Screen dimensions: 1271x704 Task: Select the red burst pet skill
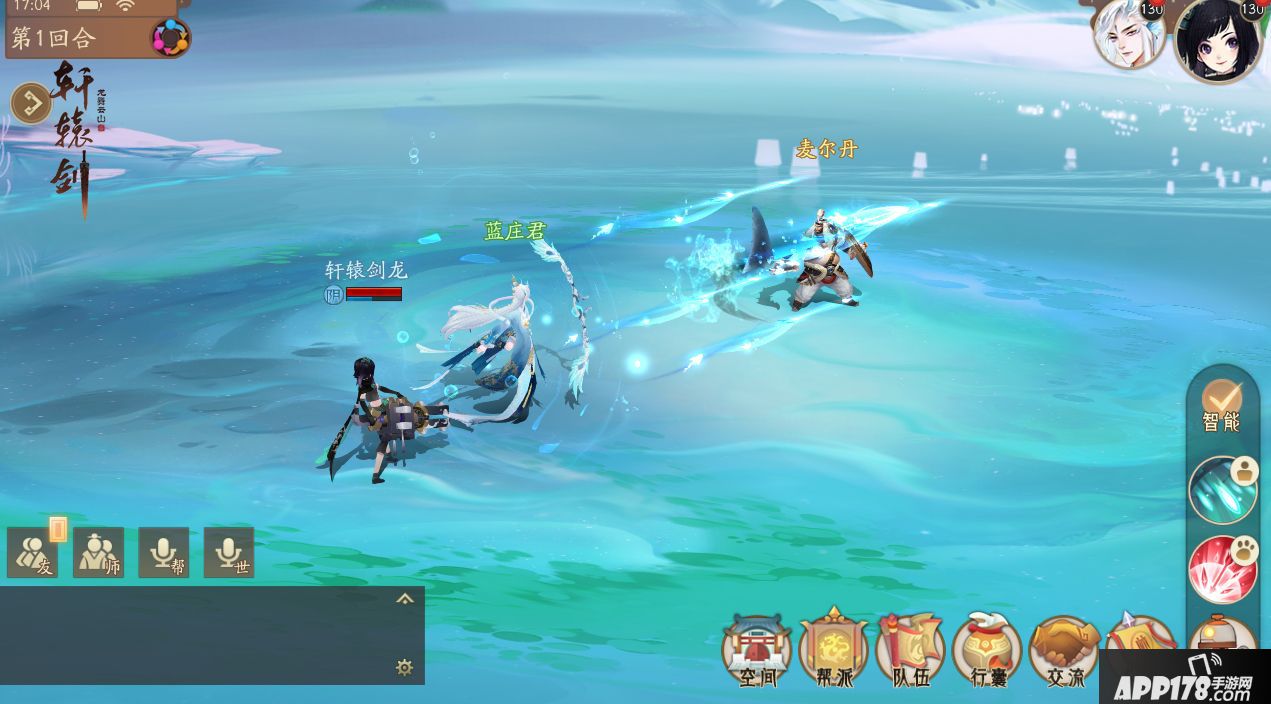click(x=1222, y=569)
